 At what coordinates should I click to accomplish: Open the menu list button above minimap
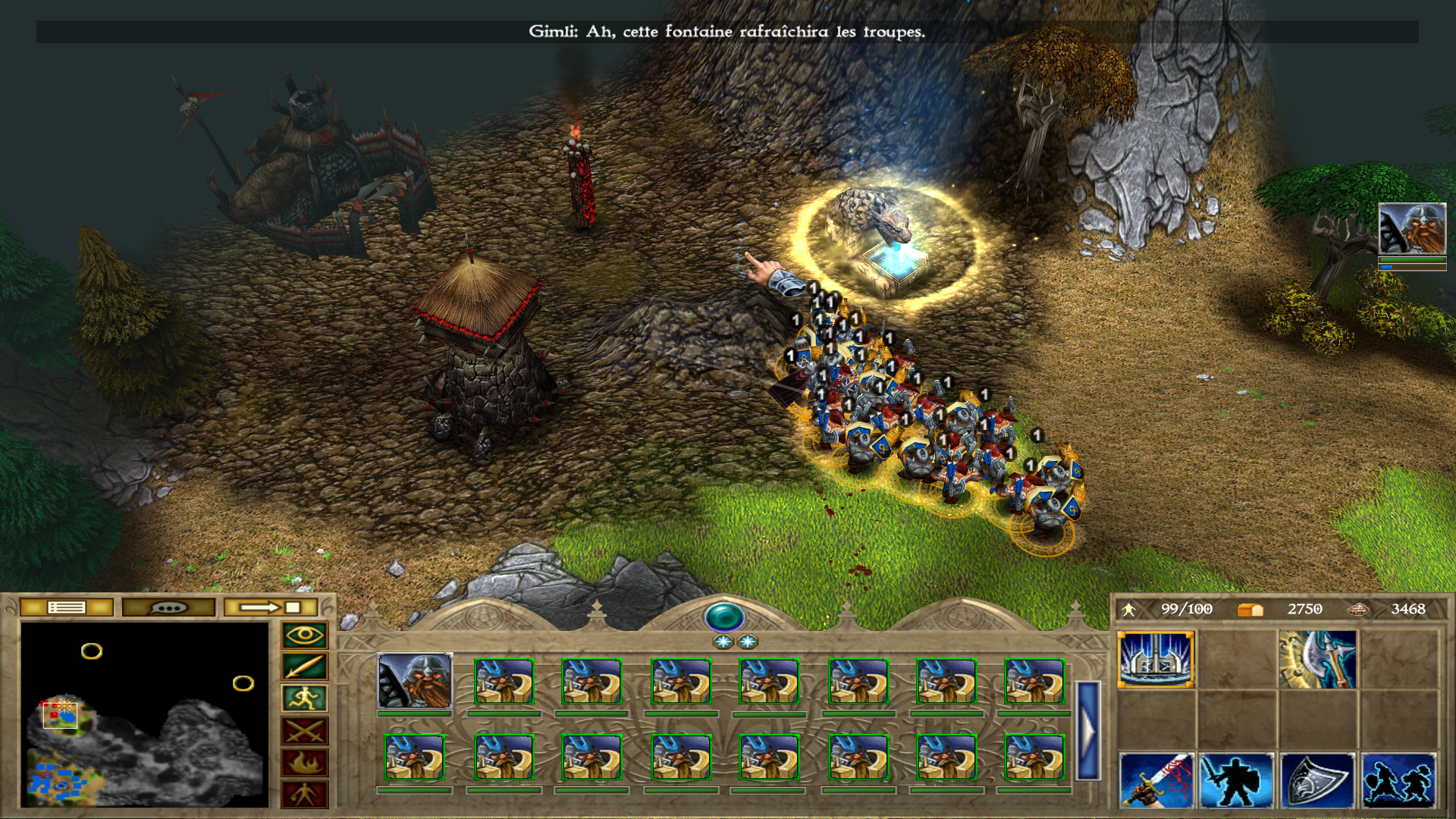[x=67, y=607]
